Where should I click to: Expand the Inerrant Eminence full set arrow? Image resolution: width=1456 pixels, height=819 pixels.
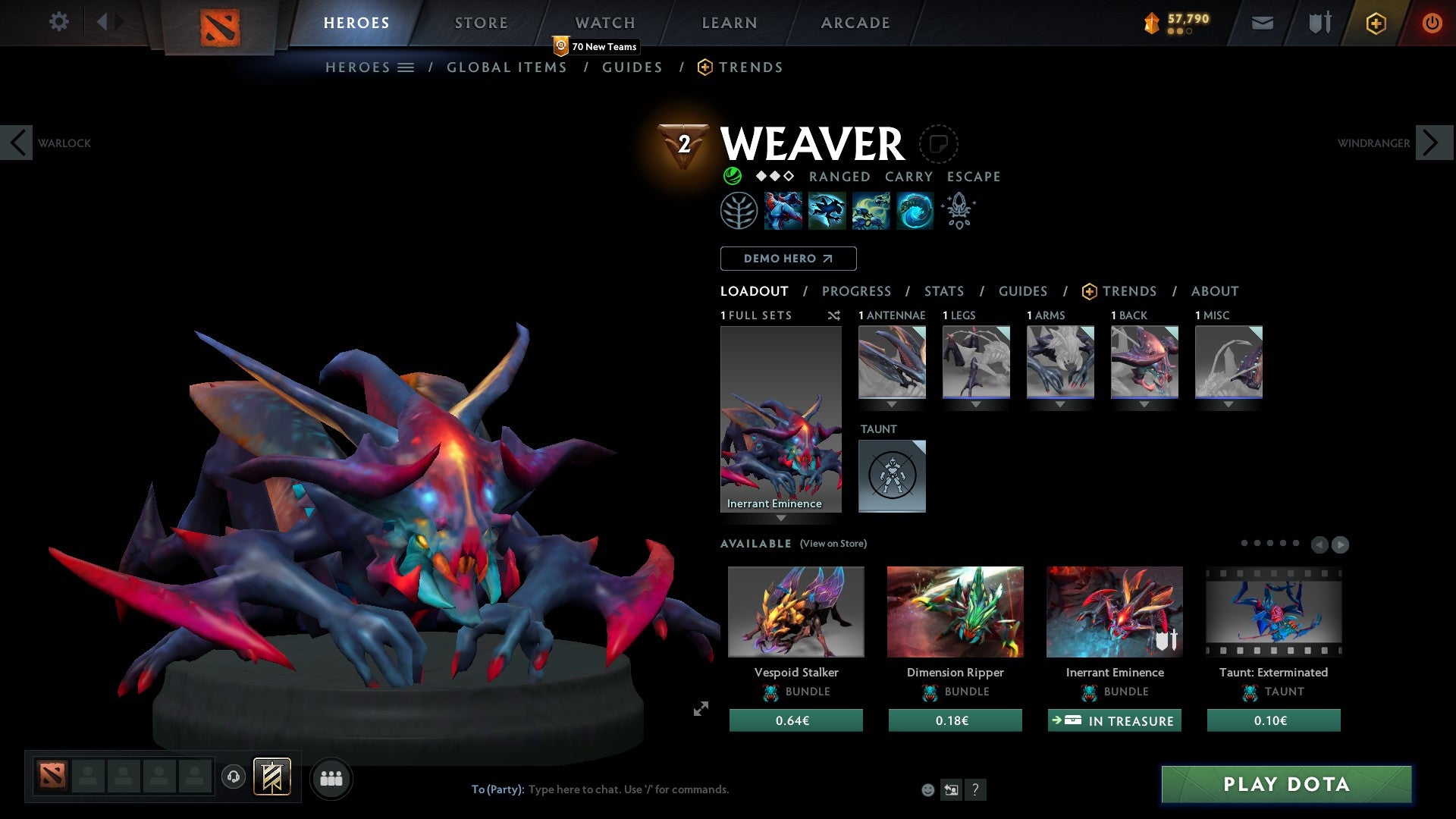(781, 519)
